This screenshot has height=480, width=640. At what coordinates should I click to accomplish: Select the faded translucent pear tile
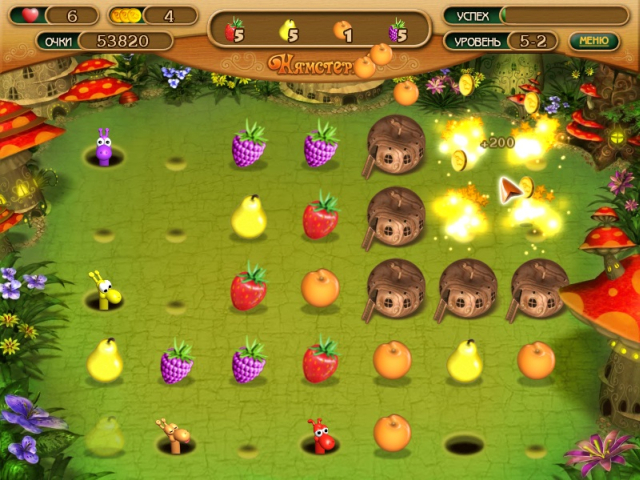[x=105, y=434]
